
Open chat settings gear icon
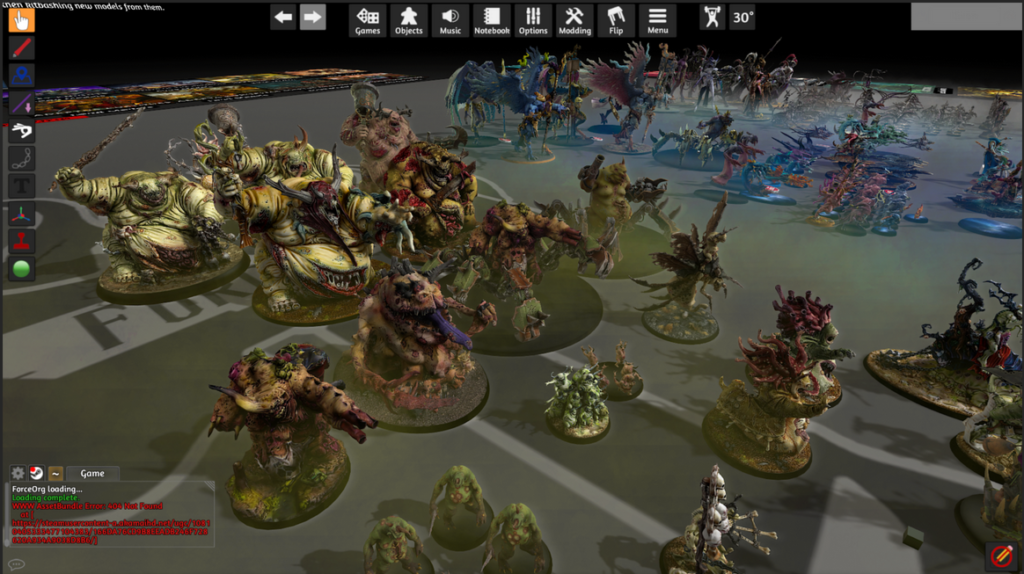click(x=17, y=473)
